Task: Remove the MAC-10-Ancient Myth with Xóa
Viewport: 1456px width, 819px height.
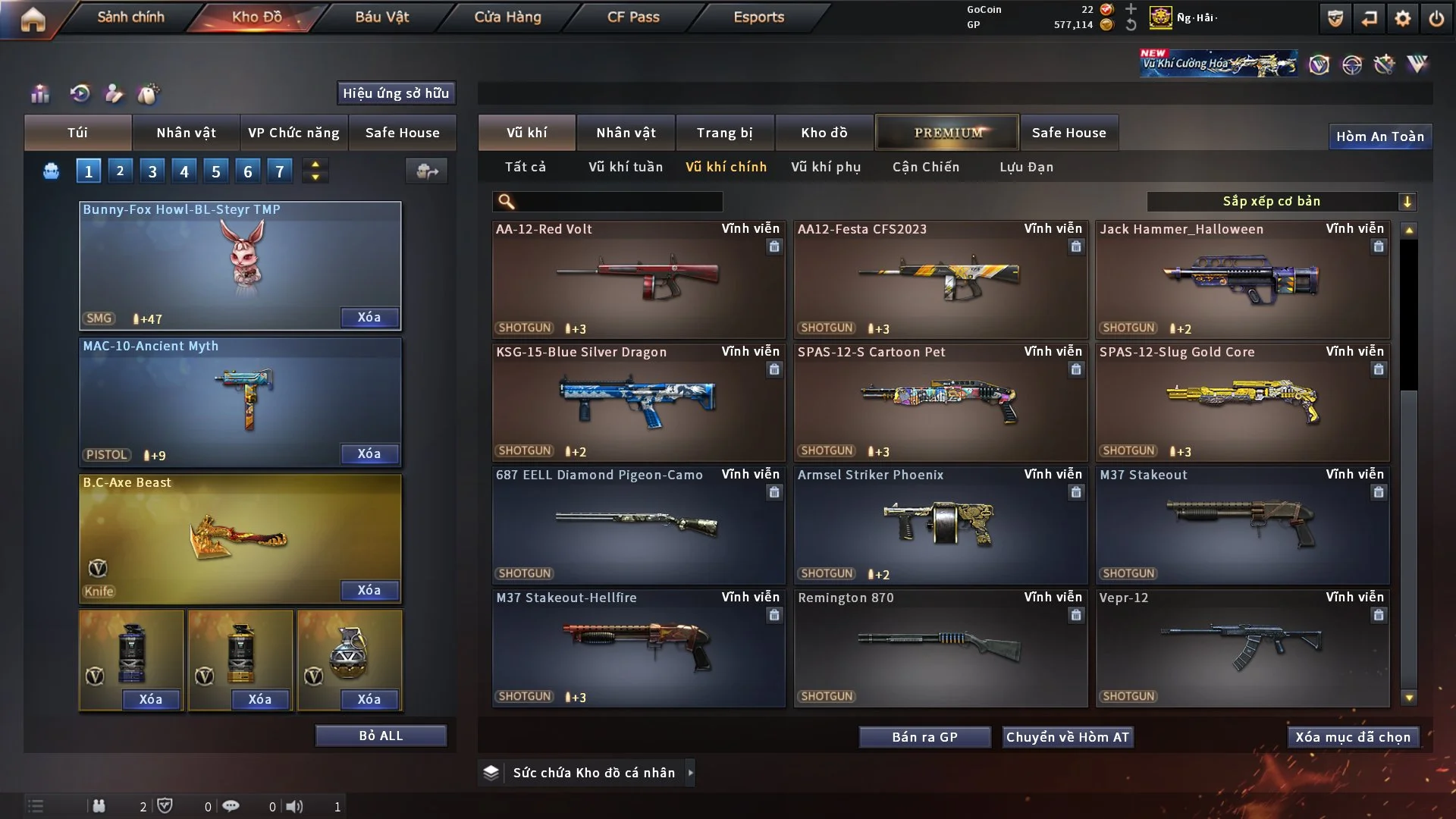Action: (369, 453)
